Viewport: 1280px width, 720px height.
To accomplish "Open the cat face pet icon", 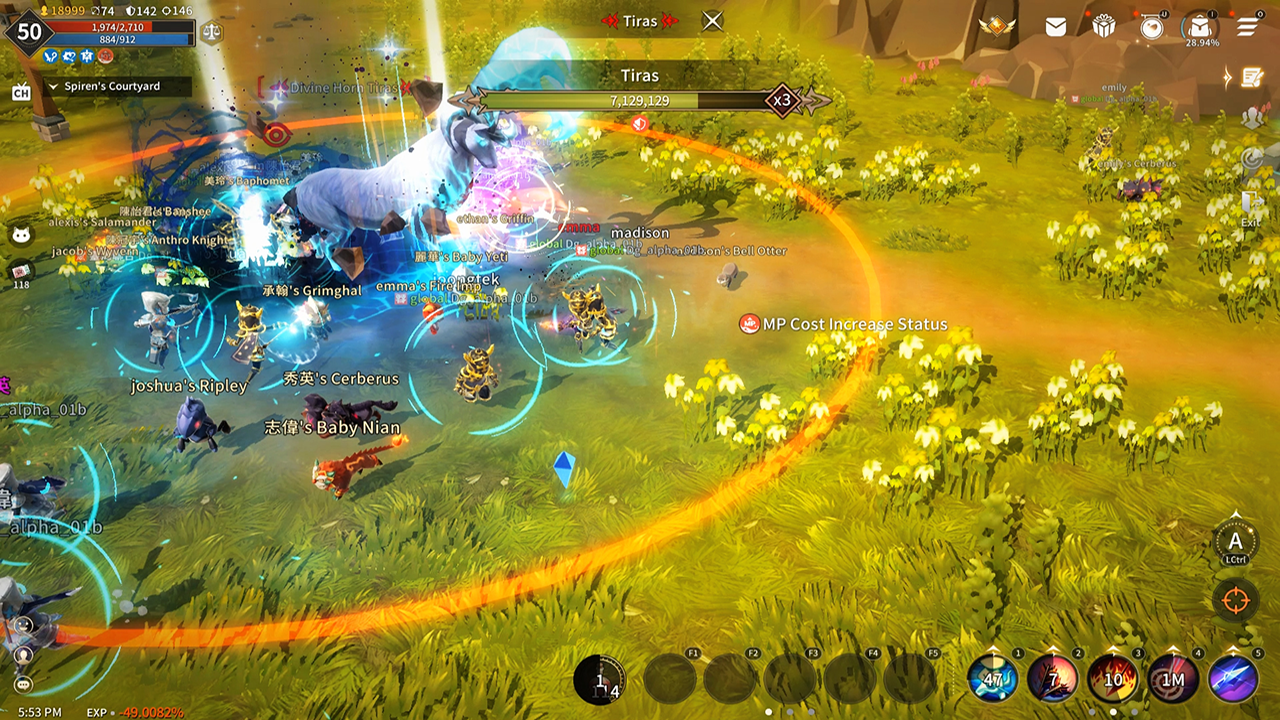I will pos(21,236).
